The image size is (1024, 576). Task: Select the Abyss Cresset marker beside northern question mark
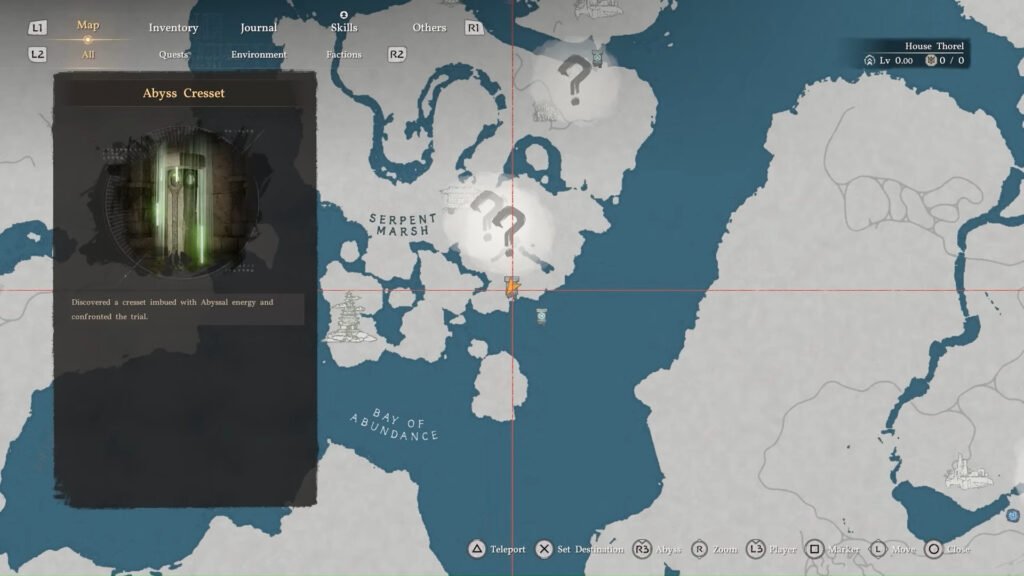pos(597,58)
